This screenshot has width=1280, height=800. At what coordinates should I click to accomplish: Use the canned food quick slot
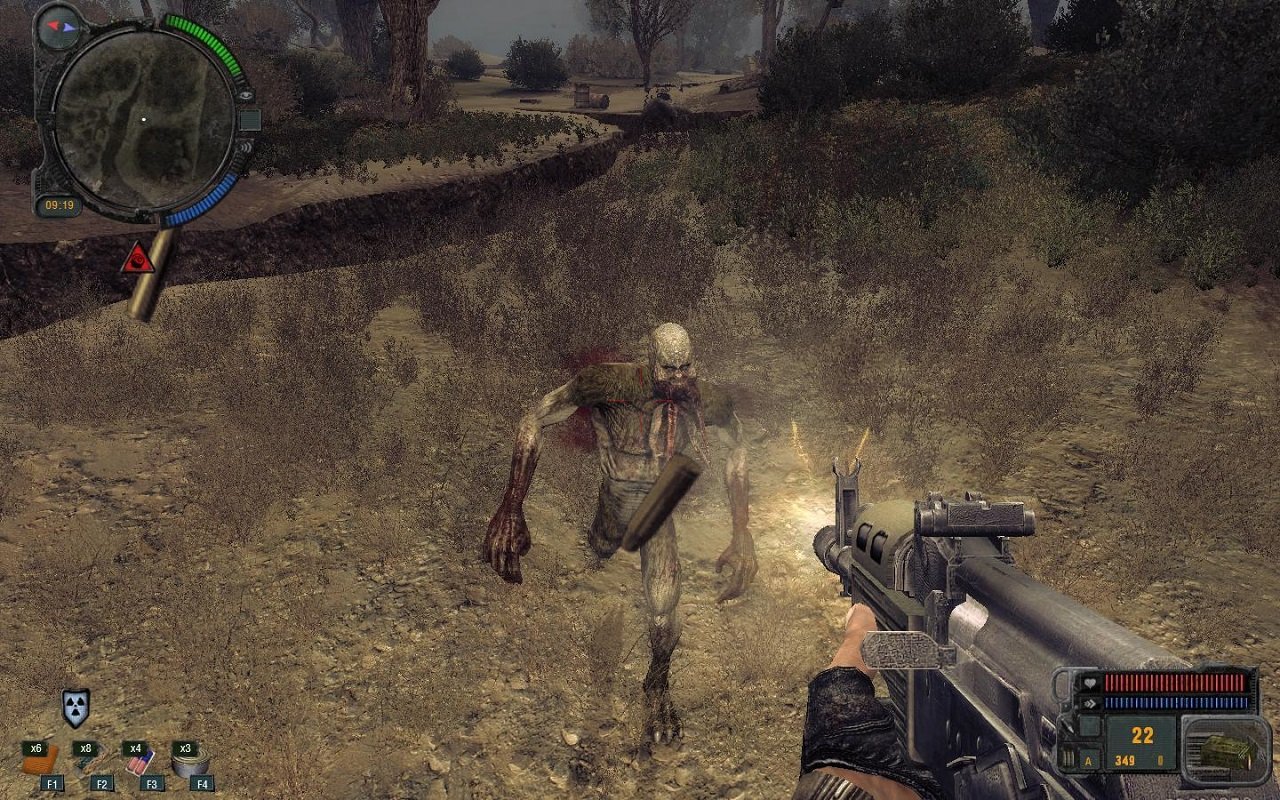[x=188, y=762]
